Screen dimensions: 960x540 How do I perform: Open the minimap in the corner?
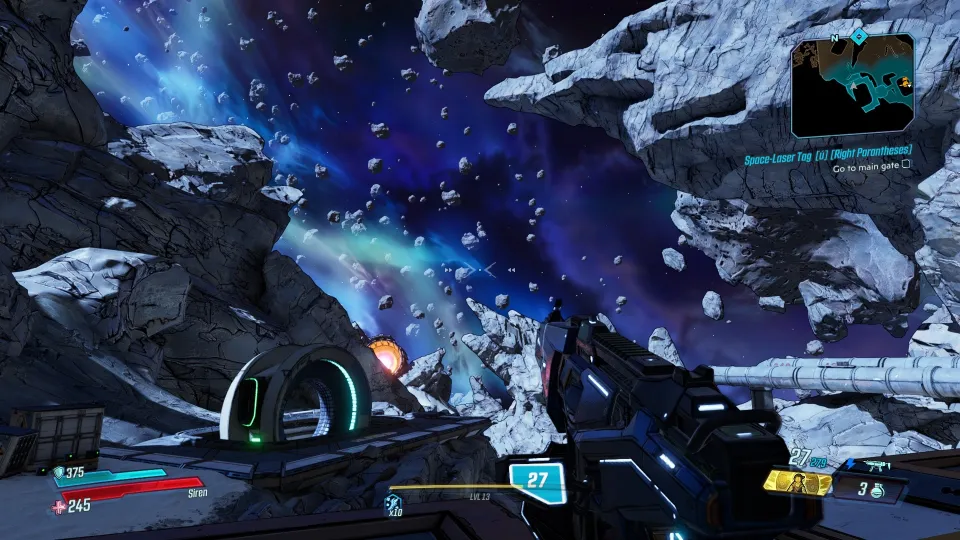click(x=852, y=86)
